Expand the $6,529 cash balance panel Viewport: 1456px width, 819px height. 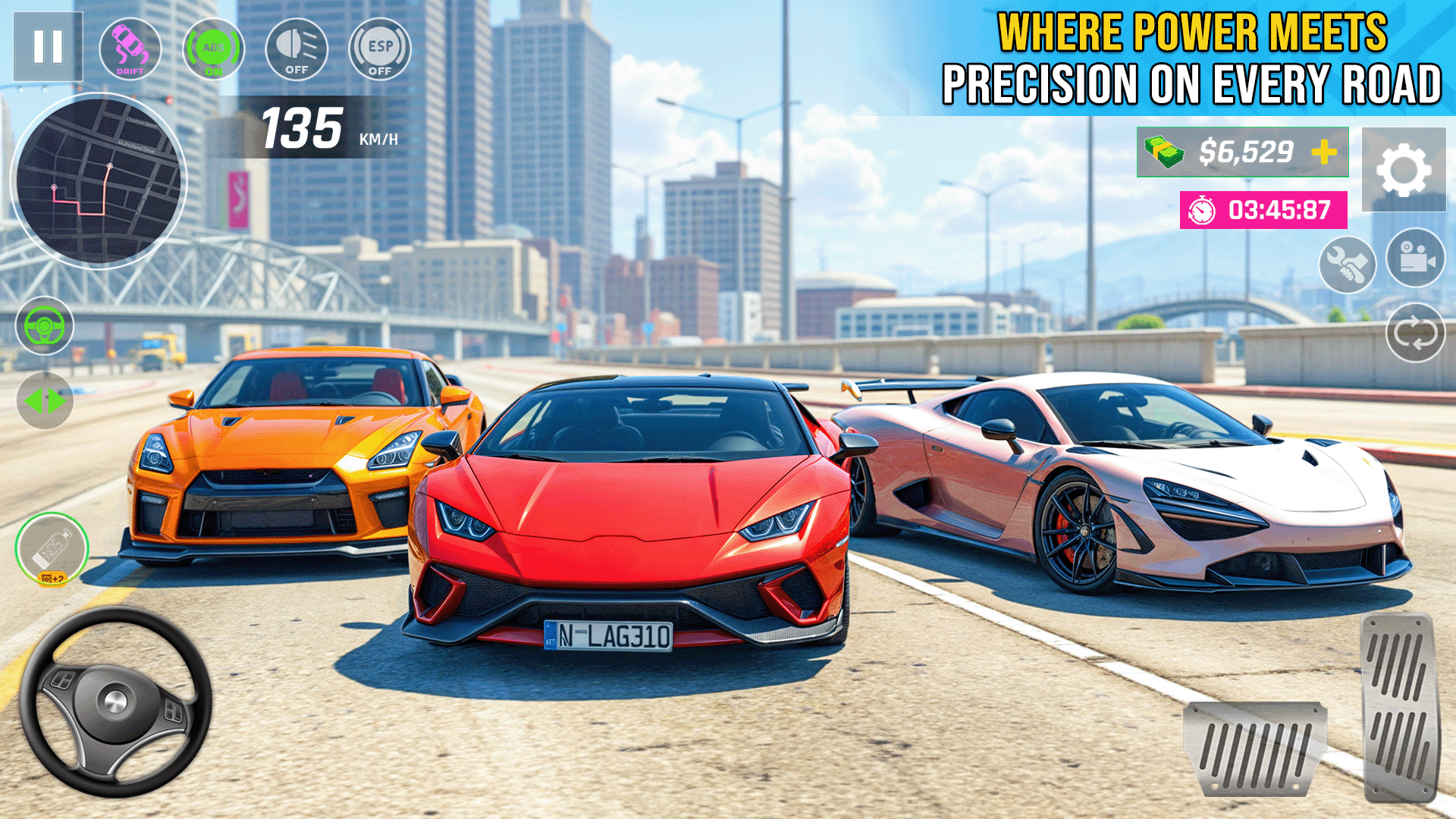click(1242, 151)
